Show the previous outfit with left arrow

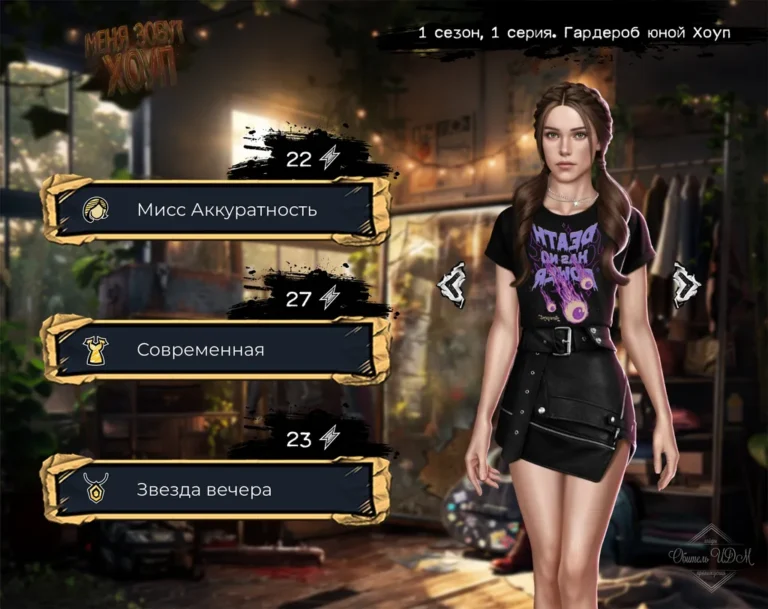coord(453,285)
